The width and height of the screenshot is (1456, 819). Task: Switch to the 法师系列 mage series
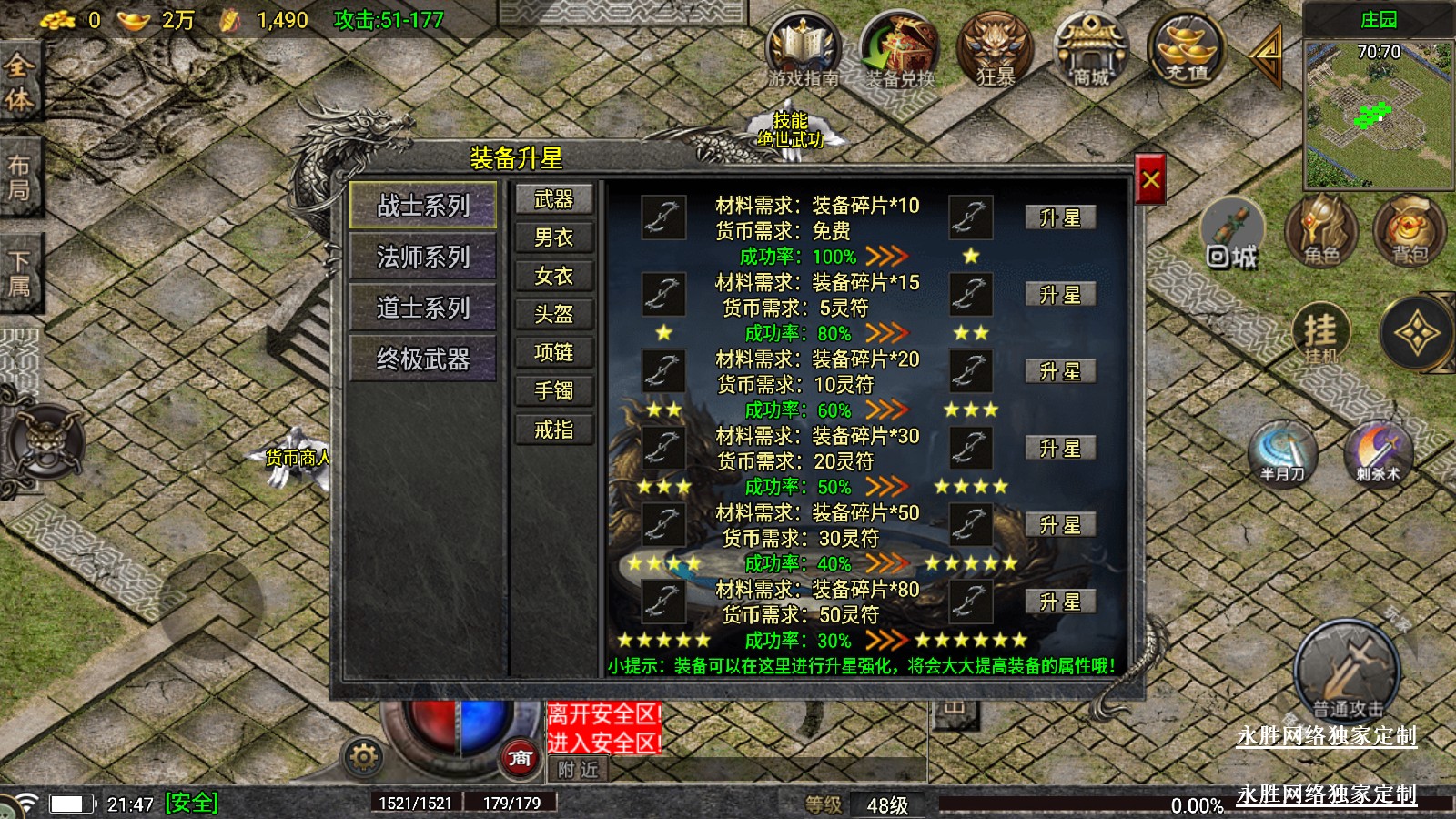pyautogui.click(x=423, y=257)
